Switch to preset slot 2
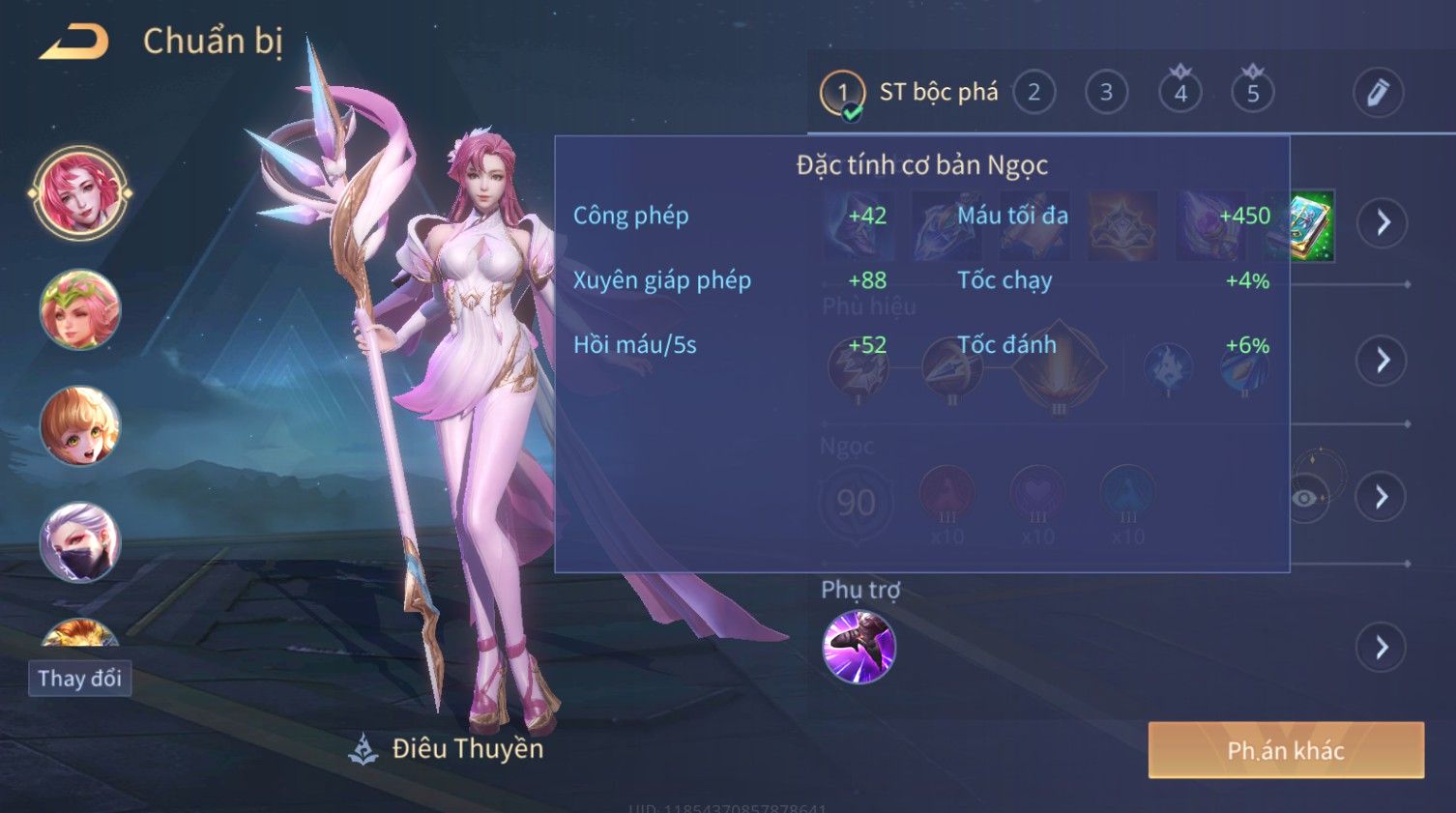The width and height of the screenshot is (1456, 813). tap(1034, 93)
